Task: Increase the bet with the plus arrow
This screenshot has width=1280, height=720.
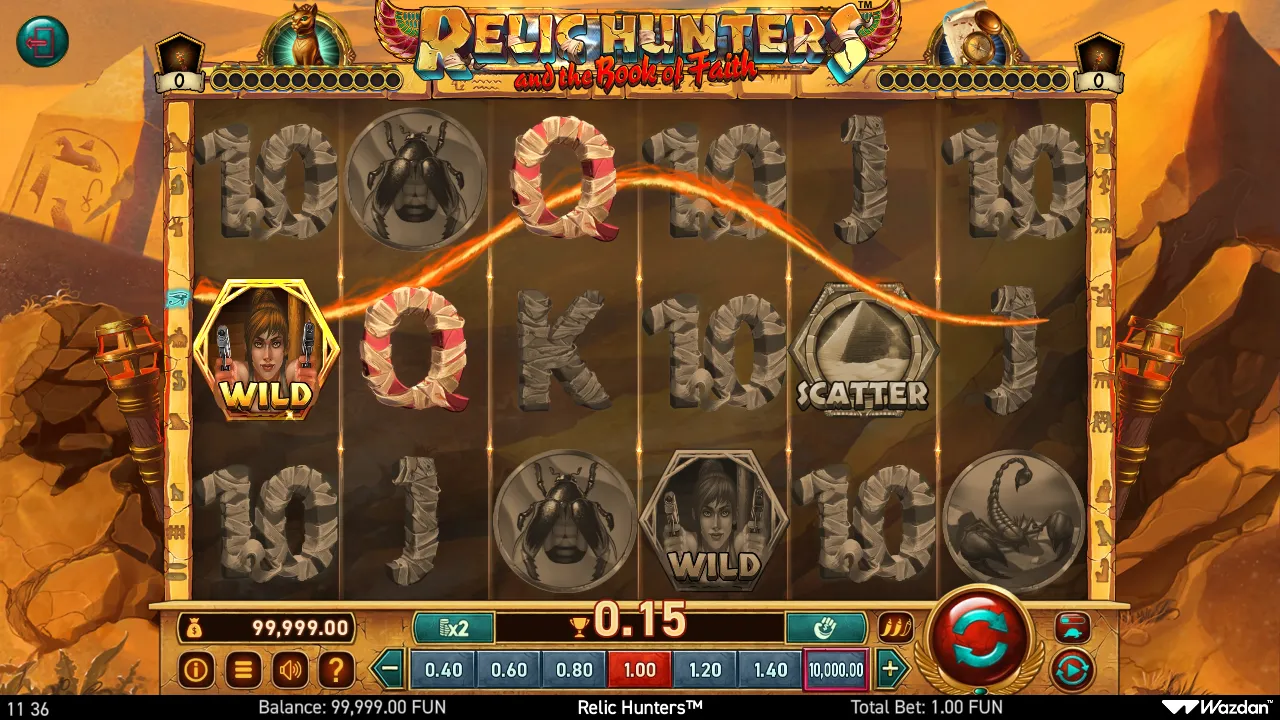Action: tap(889, 669)
